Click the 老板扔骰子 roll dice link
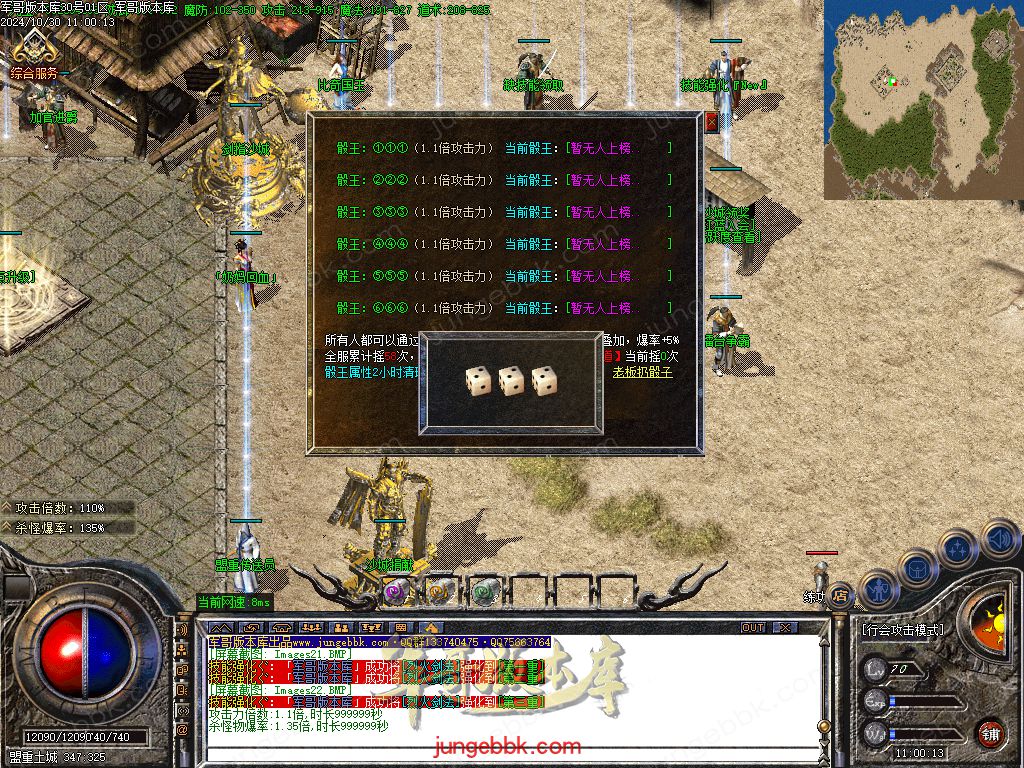 click(643, 372)
